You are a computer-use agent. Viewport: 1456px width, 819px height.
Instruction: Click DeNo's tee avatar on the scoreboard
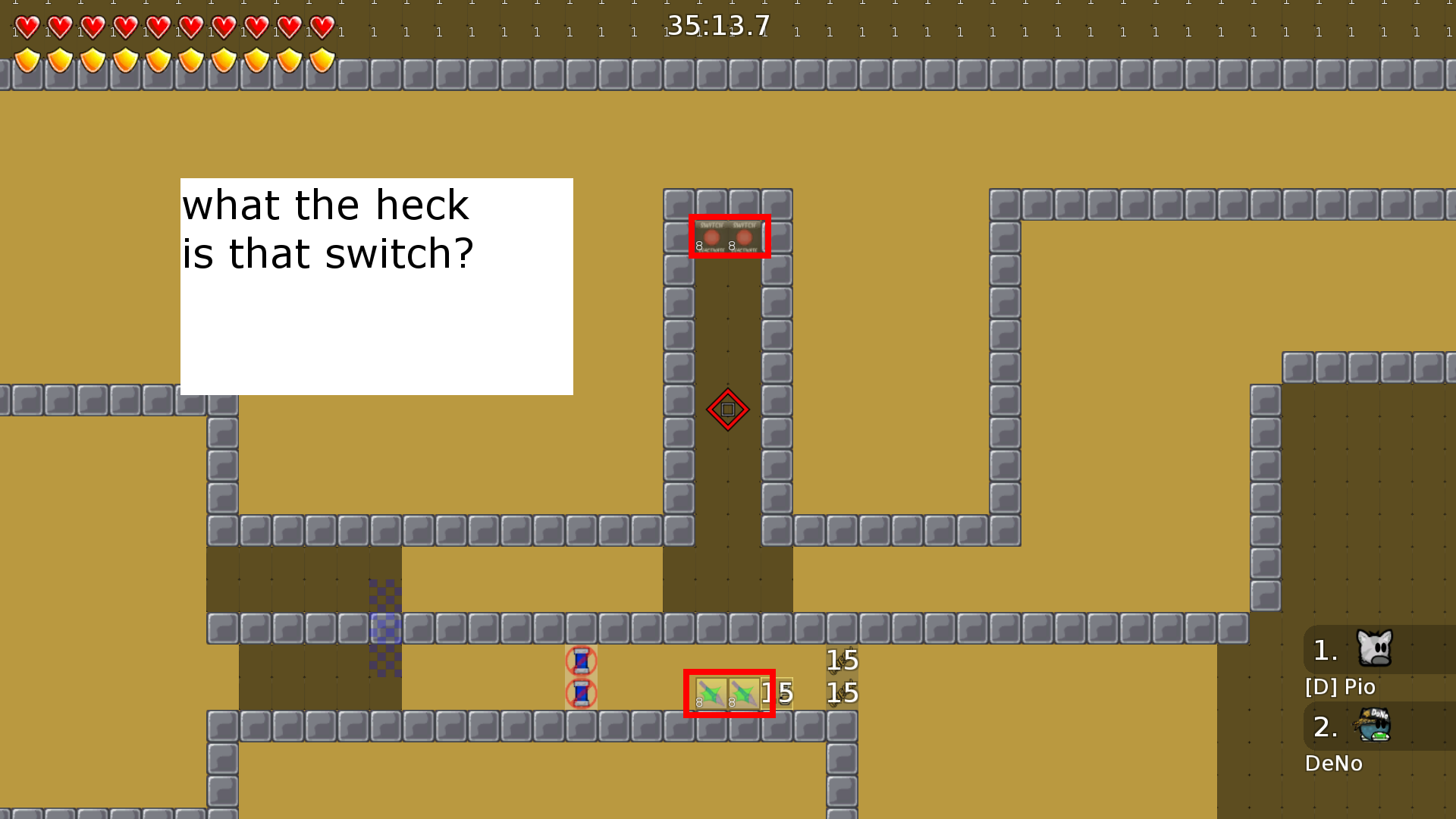(x=1373, y=726)
